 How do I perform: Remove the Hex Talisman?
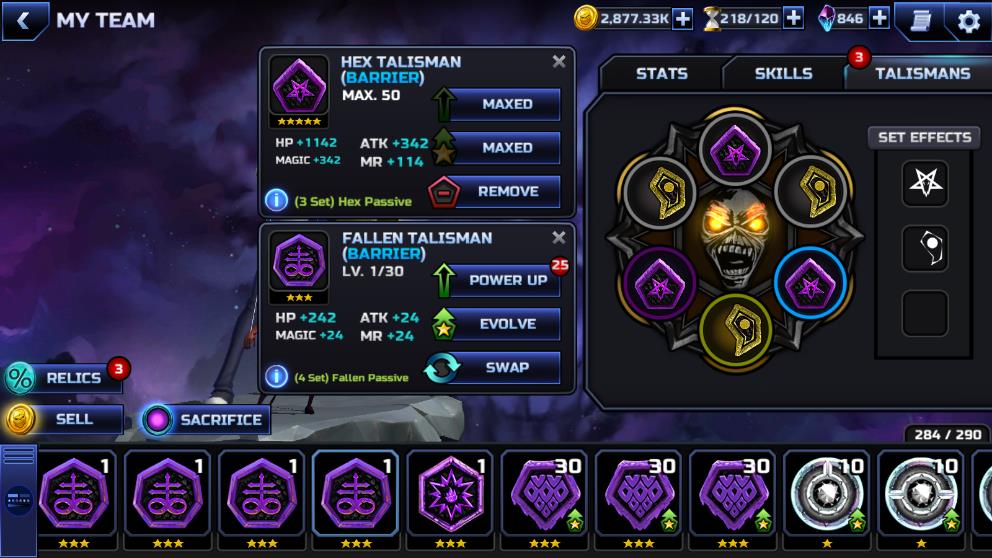pos(494,191)
